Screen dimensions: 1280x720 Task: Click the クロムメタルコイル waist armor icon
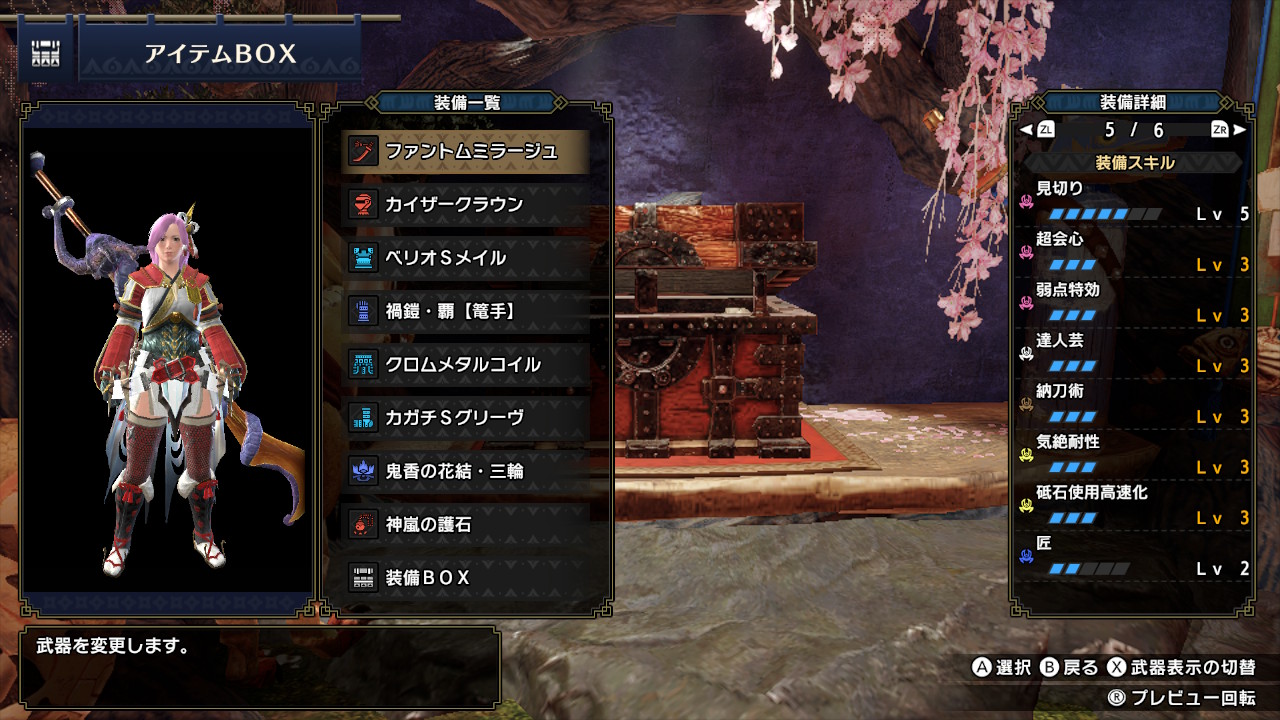[x=362, y=365]
